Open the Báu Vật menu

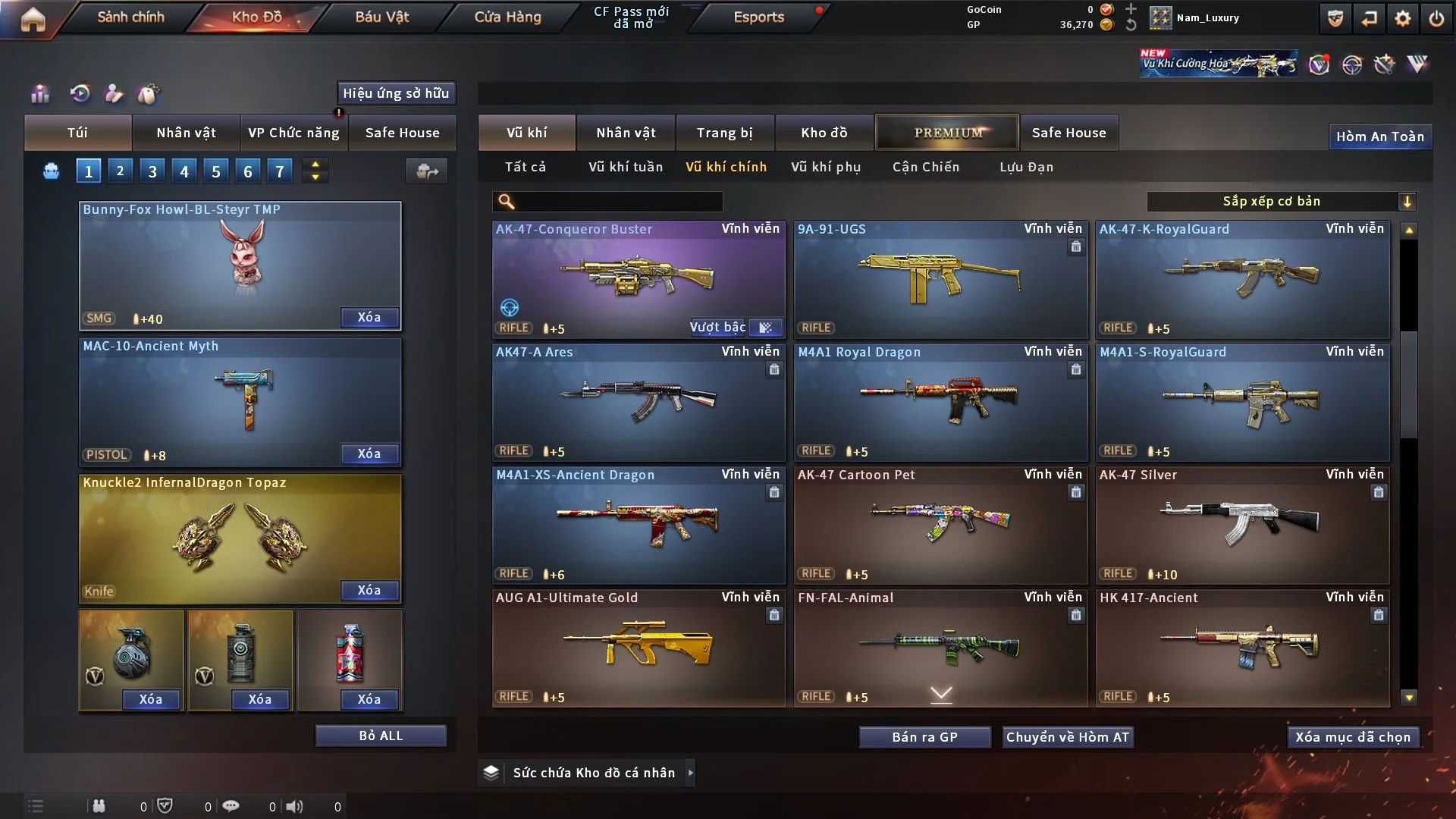point(381,17)
